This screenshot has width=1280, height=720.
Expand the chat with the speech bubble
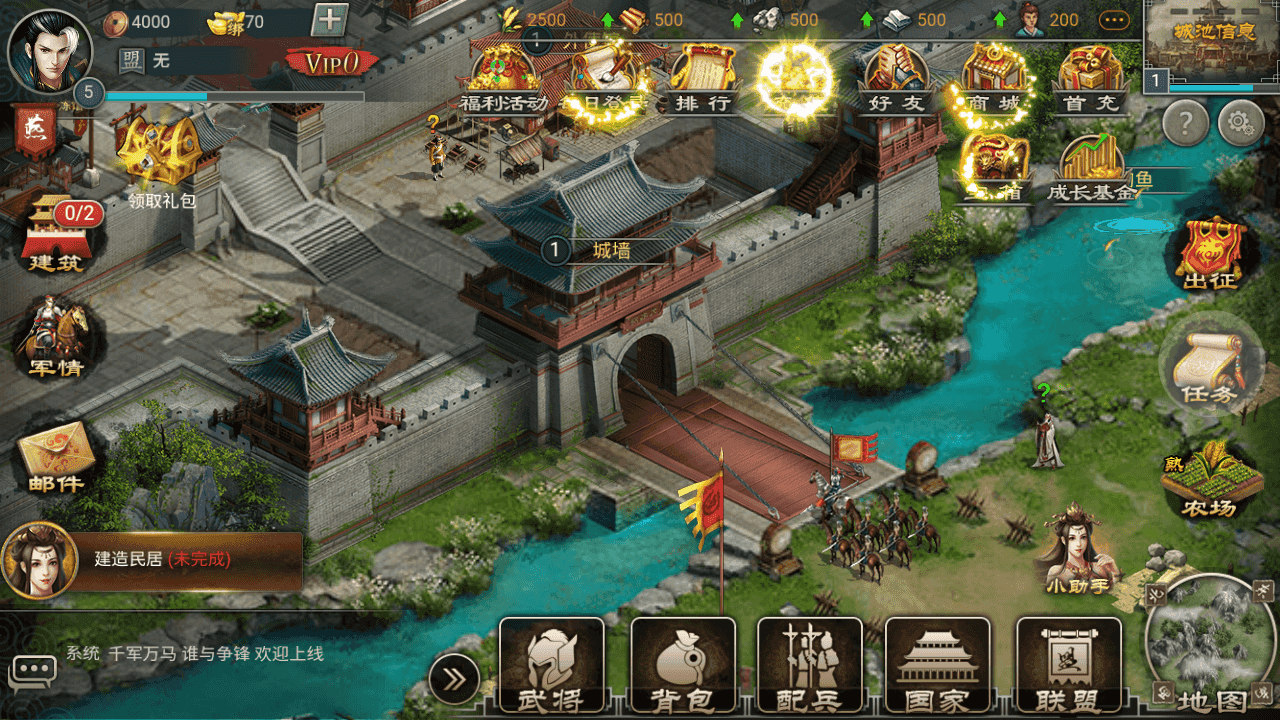click(33, 668)
